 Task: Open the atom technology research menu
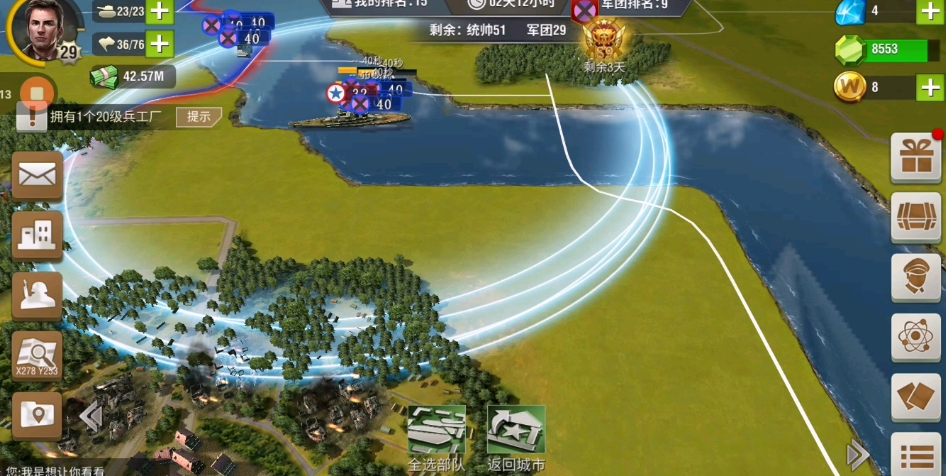(x=915, y=337)
